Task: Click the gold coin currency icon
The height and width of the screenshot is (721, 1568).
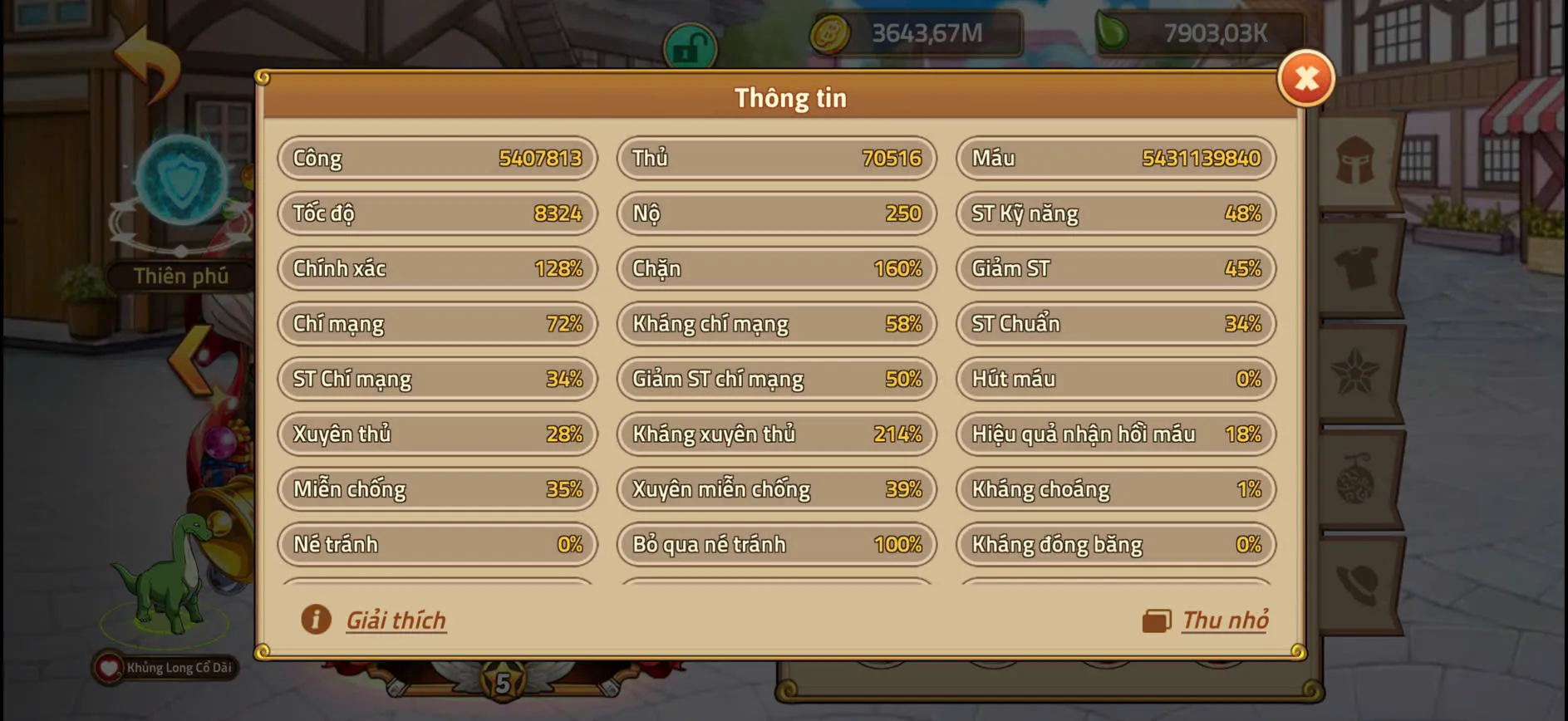Action: [x=829, y=33]
